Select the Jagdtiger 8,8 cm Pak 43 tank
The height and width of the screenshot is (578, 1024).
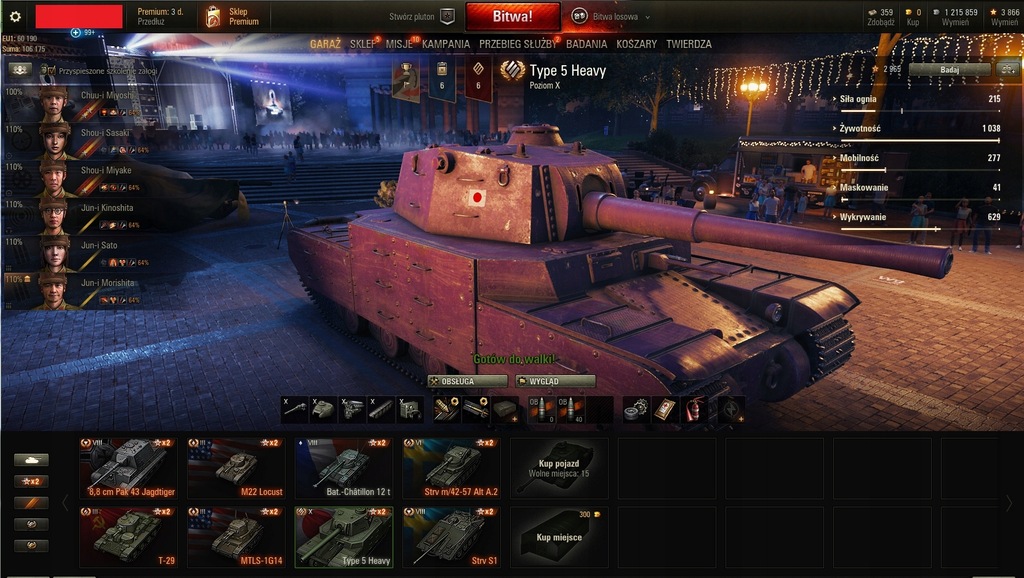pyautogui.click(x=128, y=468)
